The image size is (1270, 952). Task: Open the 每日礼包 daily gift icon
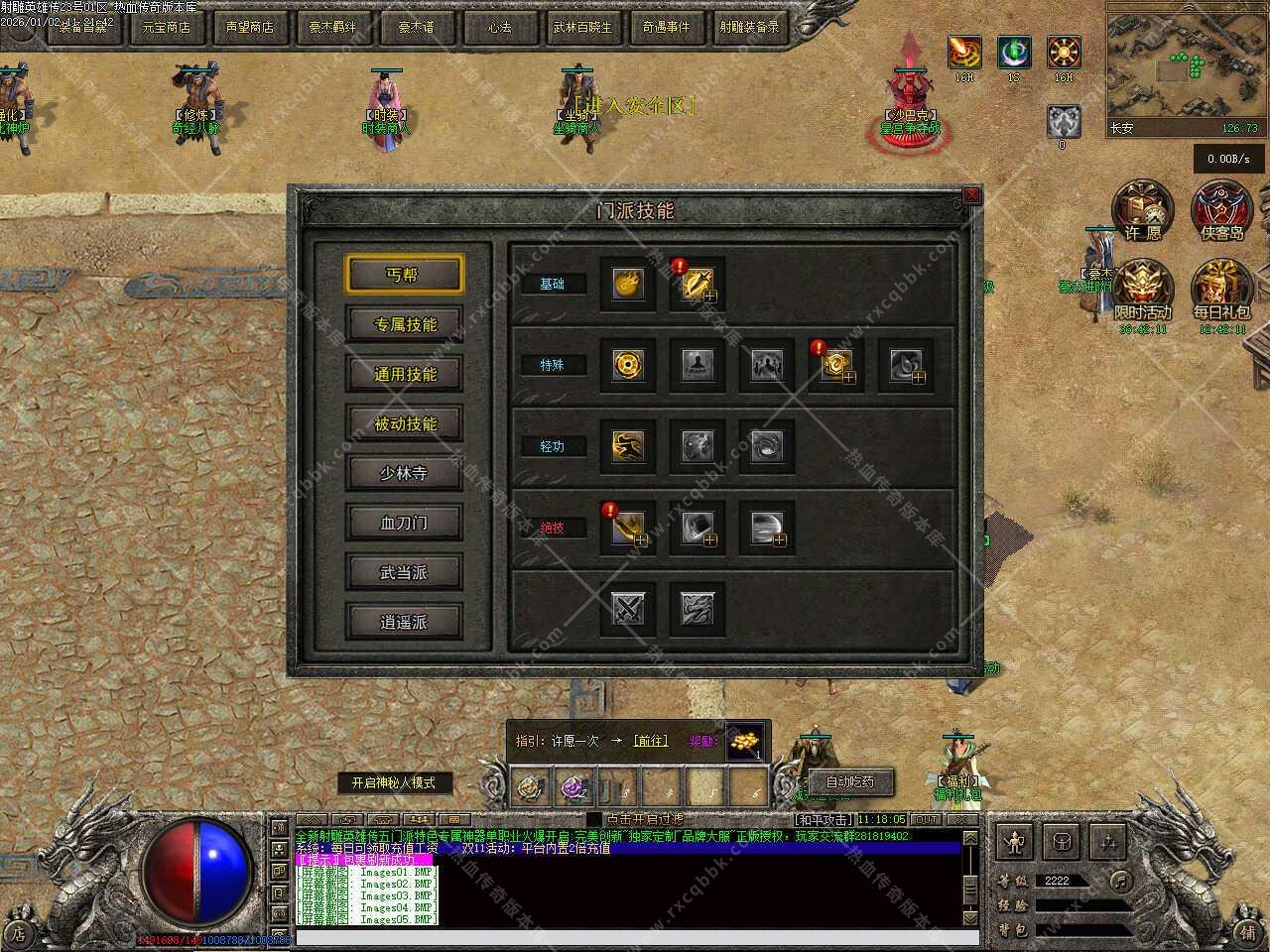tap(1222, 290)
